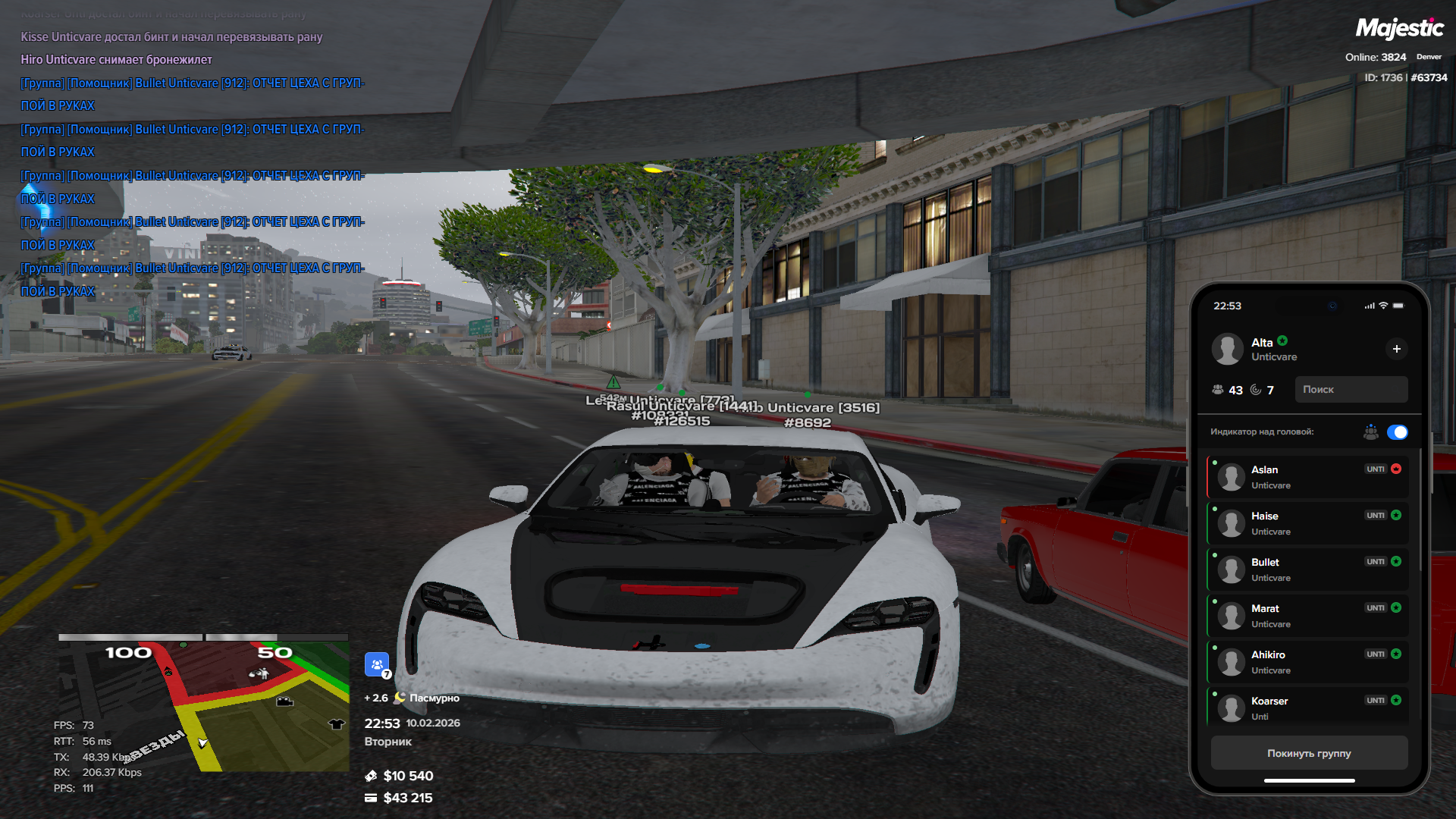Click the minimap
The height and width of the screenshot is (819, 1456).
(203, 705)
